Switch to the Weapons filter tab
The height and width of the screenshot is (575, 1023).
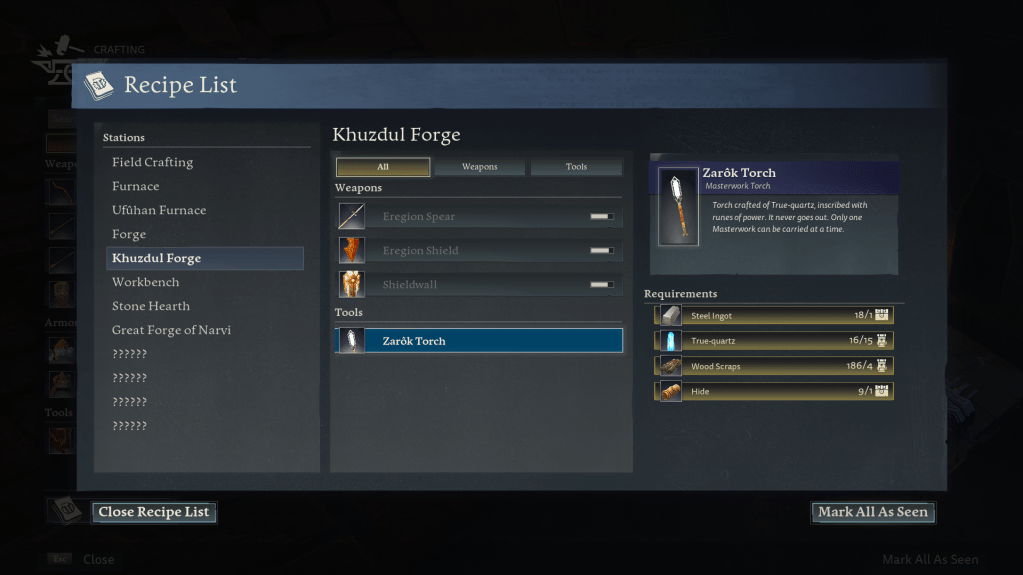pos(479,167)
